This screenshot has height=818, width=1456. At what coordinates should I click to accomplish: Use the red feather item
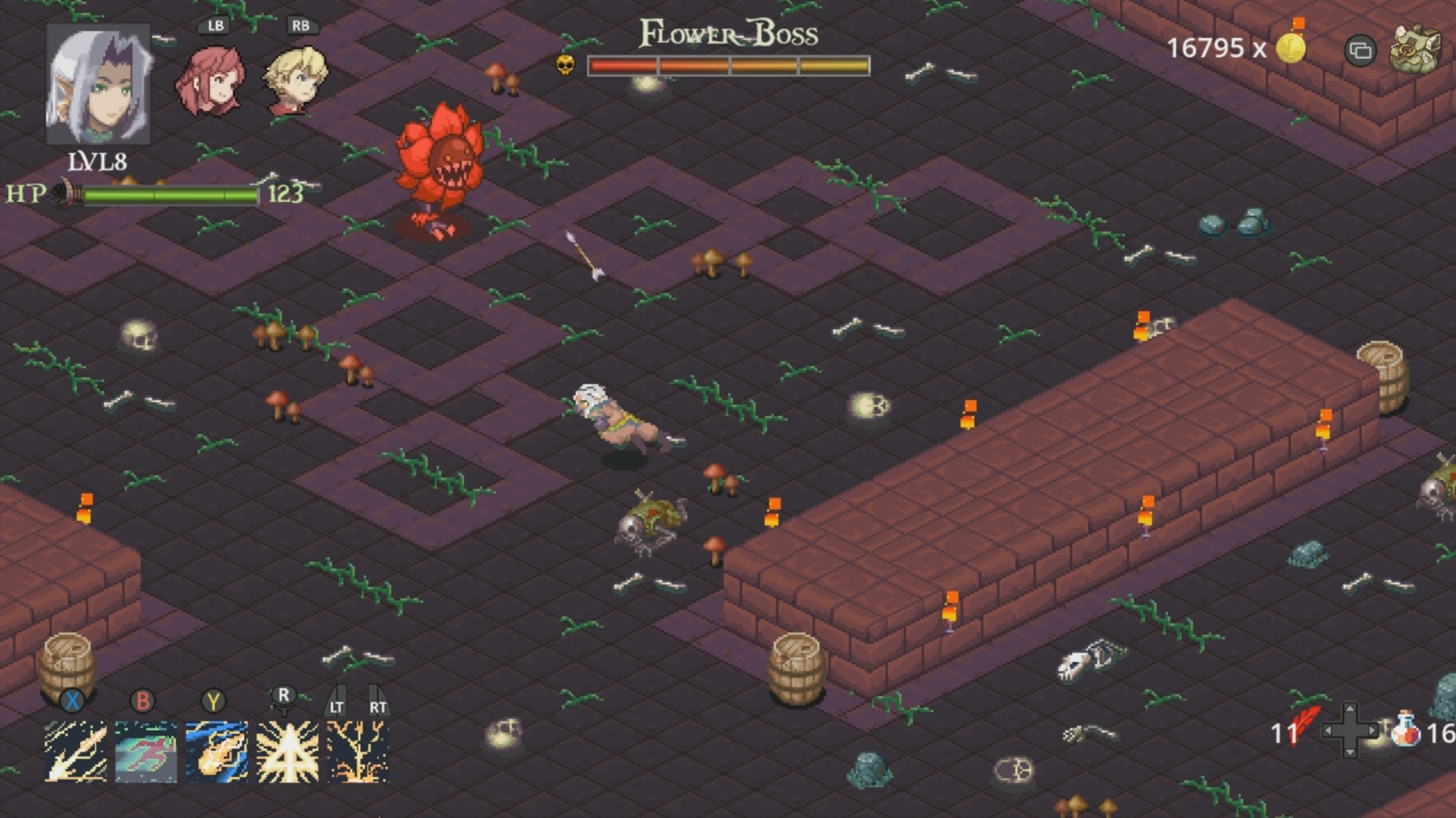coord(1306,727)
